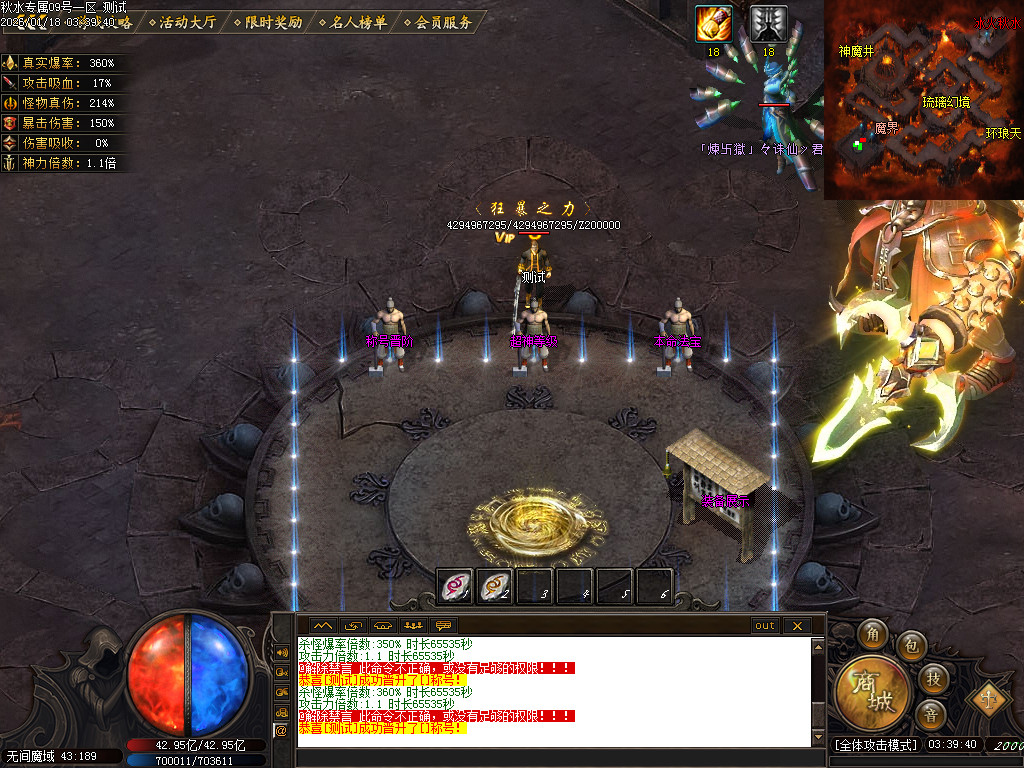Toggle sound with 音 button
Image resolution: width=1024 pixels, height=768 pixels.
click(x=931, y=715)
